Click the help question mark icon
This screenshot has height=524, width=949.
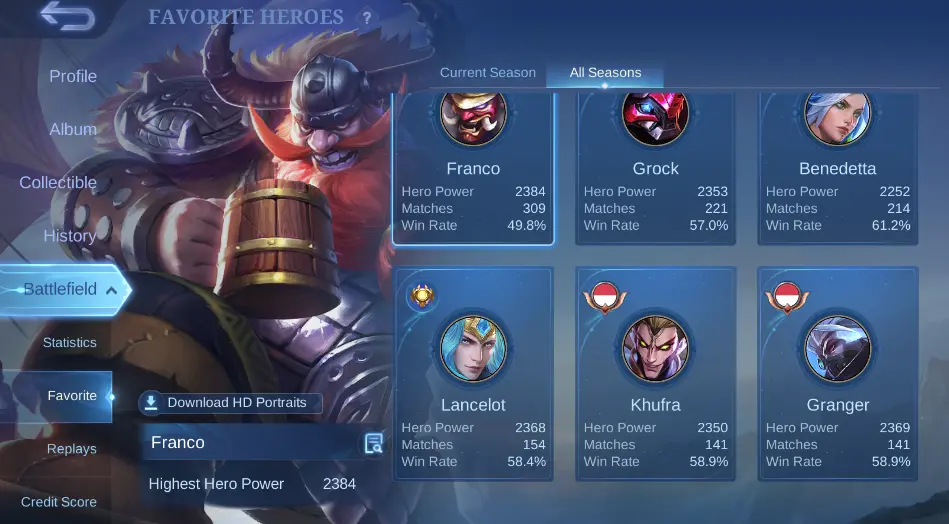[x=367, y=18]
